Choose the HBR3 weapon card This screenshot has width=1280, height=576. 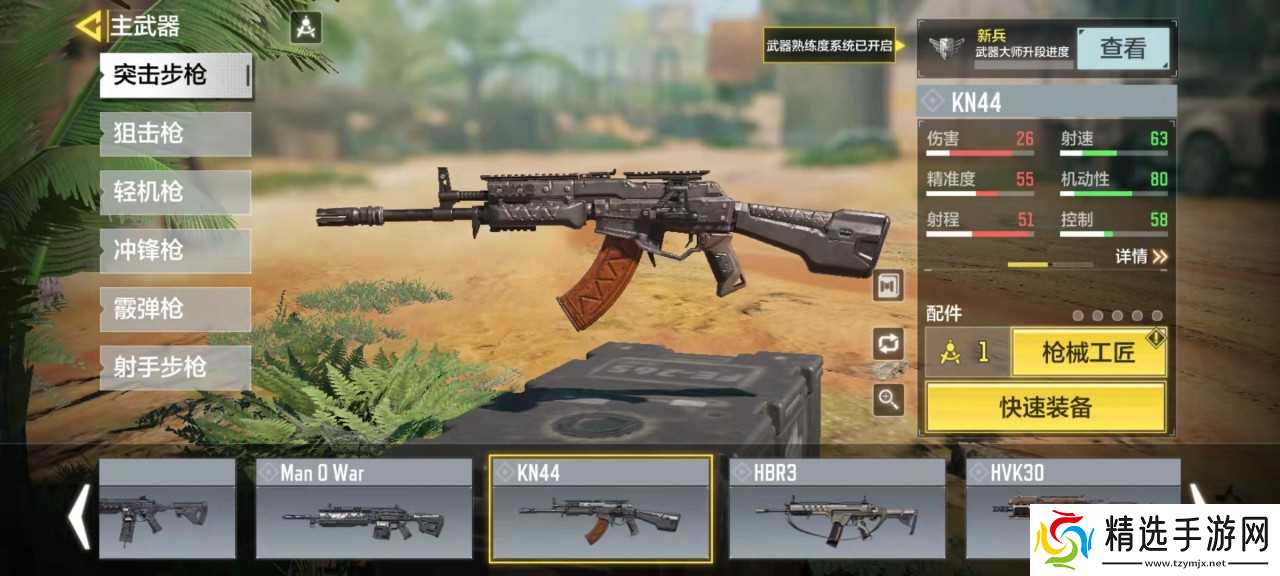click(x=836, y=507)
